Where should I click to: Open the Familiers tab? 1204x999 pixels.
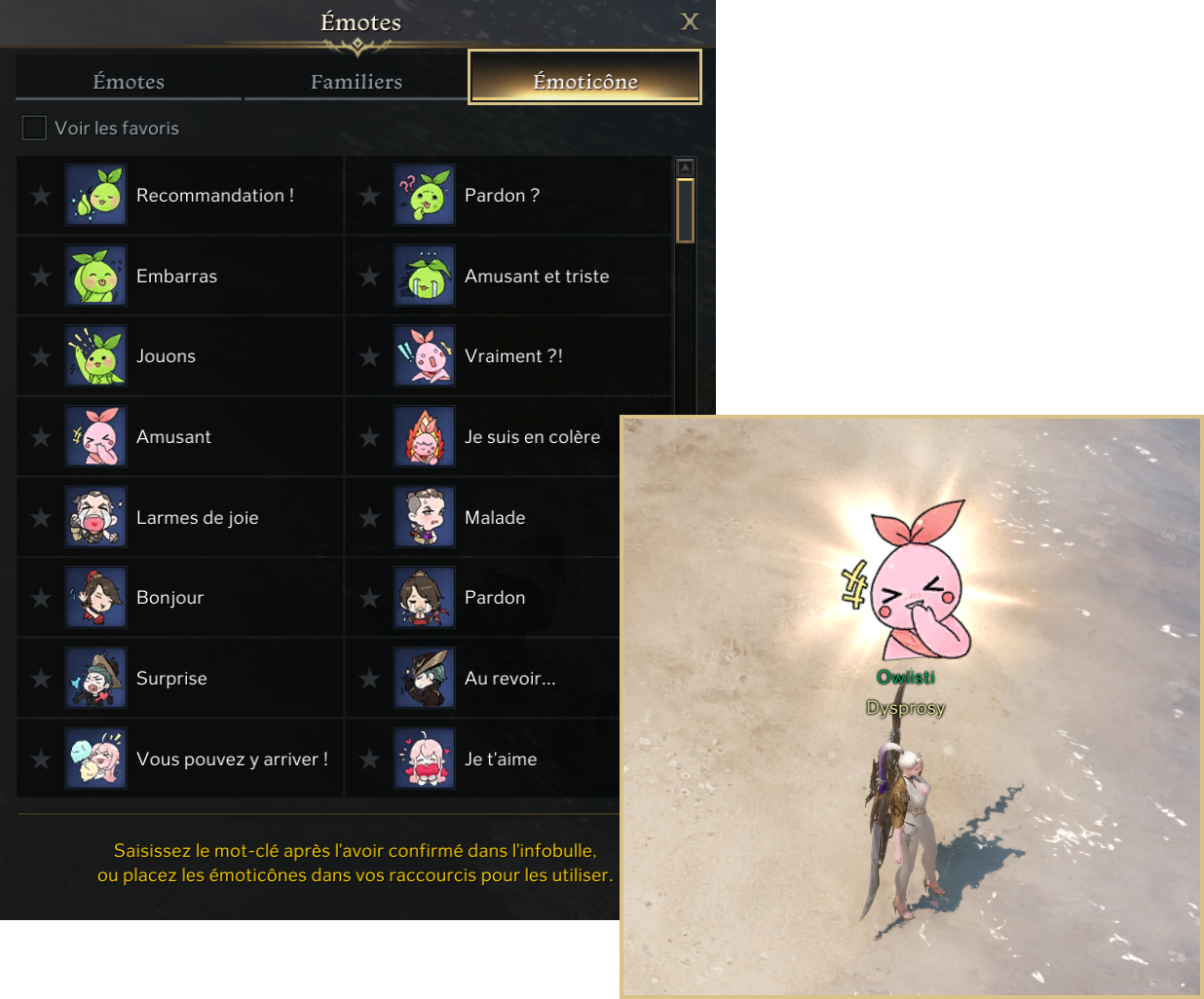tap(357, 82)
